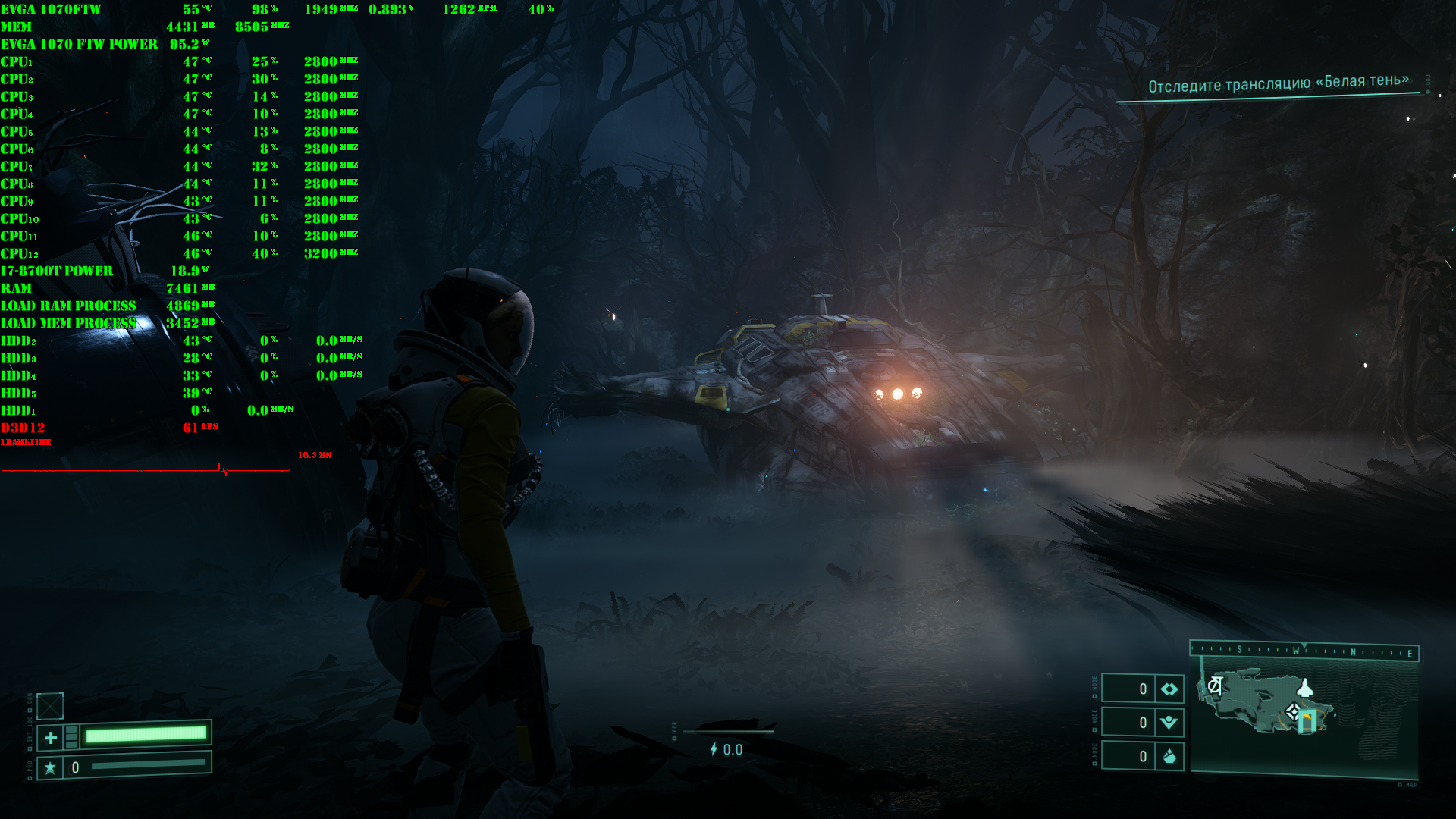Click the red frametime graph in overlay

pyautogui.click(x=146, y=470)
